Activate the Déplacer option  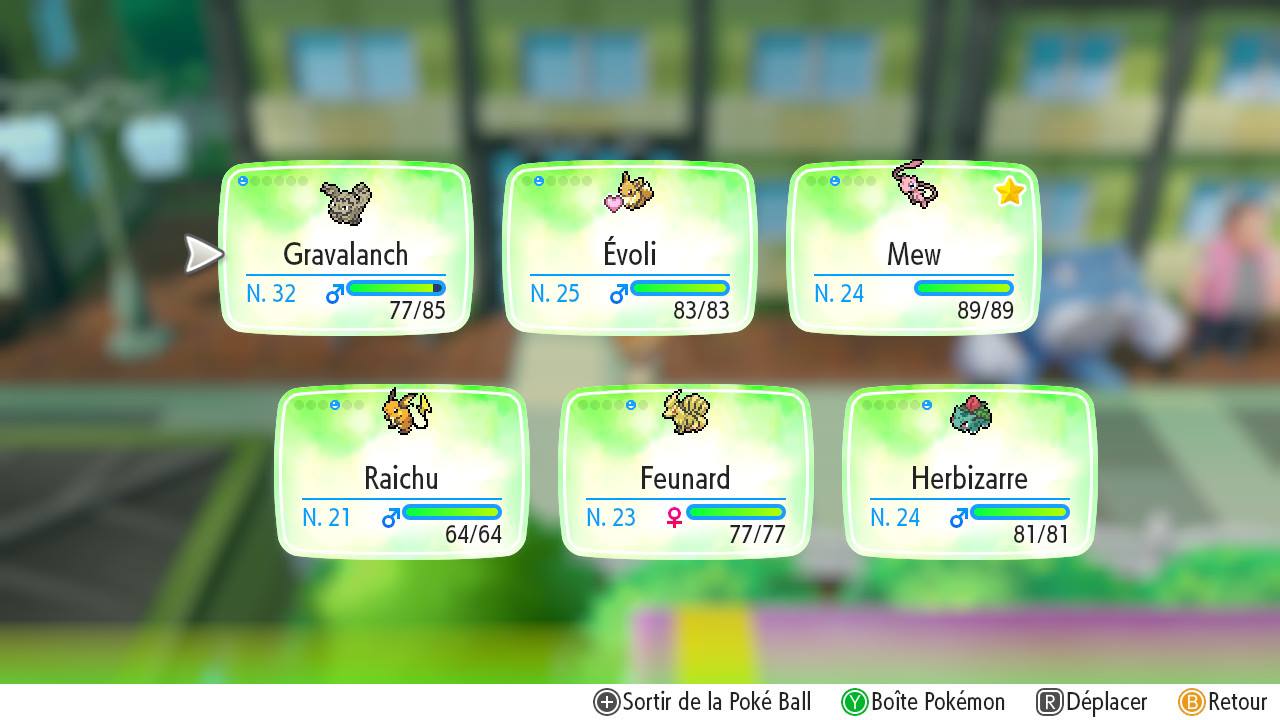[x=1092, y=702]
